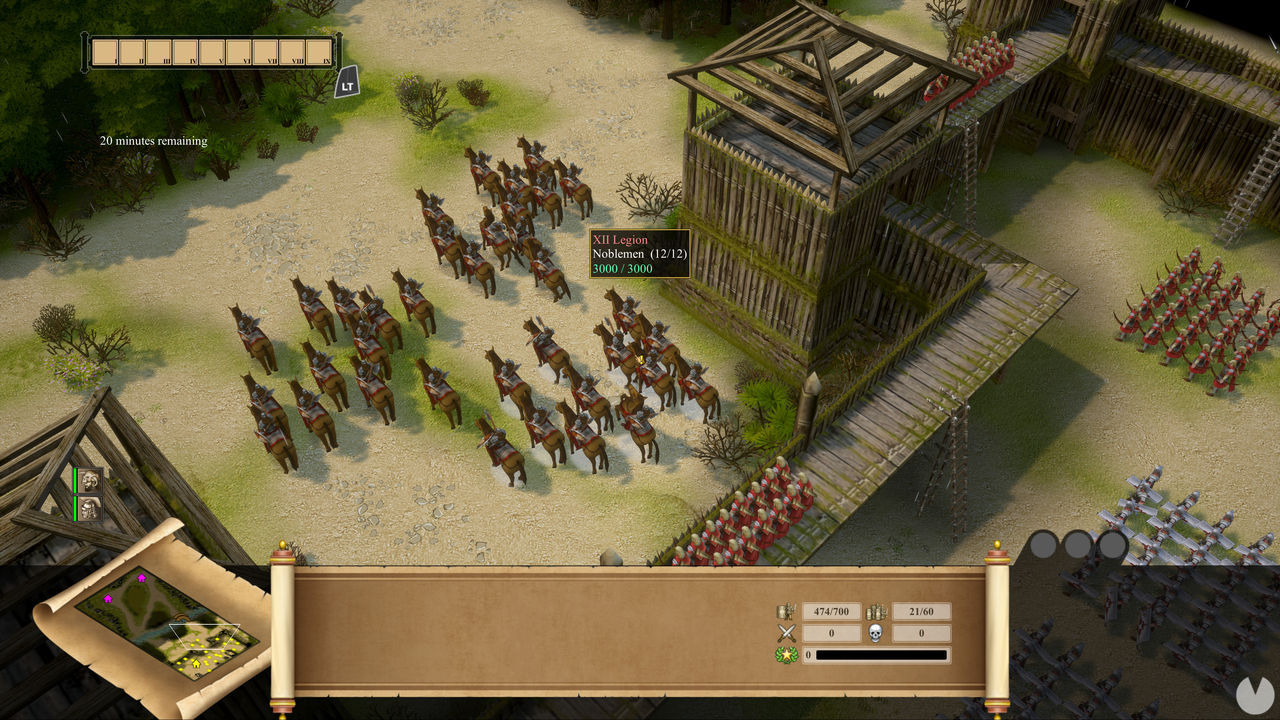Click the black experience progress bar
Viewport: 1280px width, 720px height.
click(882, 654)
